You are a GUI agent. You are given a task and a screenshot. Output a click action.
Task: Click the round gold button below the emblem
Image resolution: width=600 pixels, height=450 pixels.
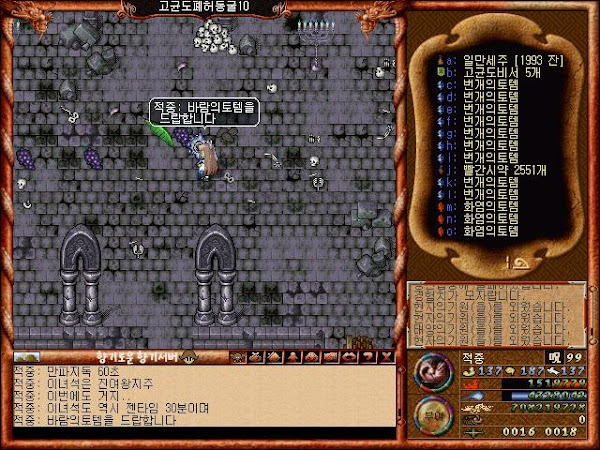click(x=430, y=413)
